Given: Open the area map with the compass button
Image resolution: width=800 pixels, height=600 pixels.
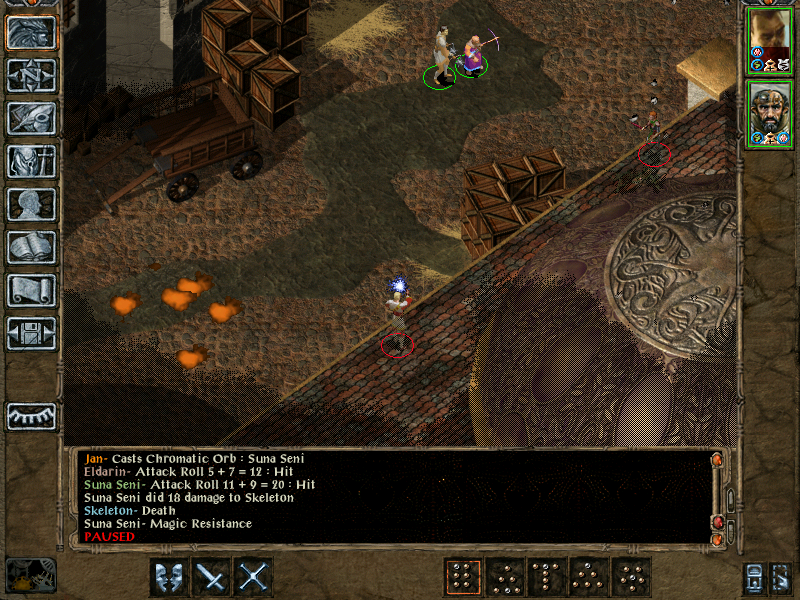Looking at the screenshot, I should (31, 75).
